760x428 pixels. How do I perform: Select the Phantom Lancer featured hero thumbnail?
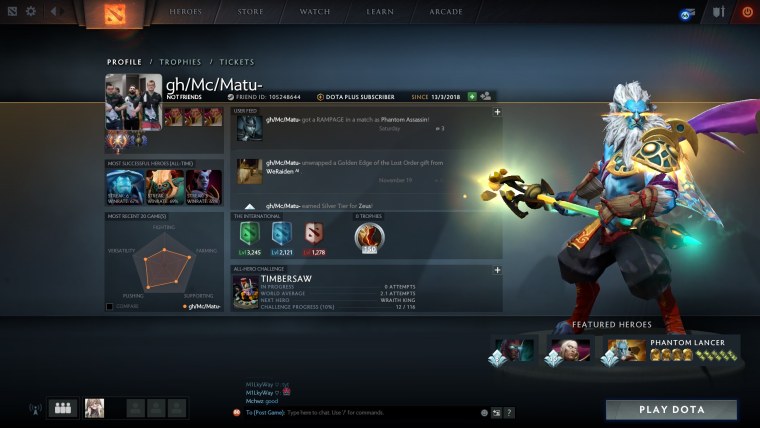pos(622,350)
